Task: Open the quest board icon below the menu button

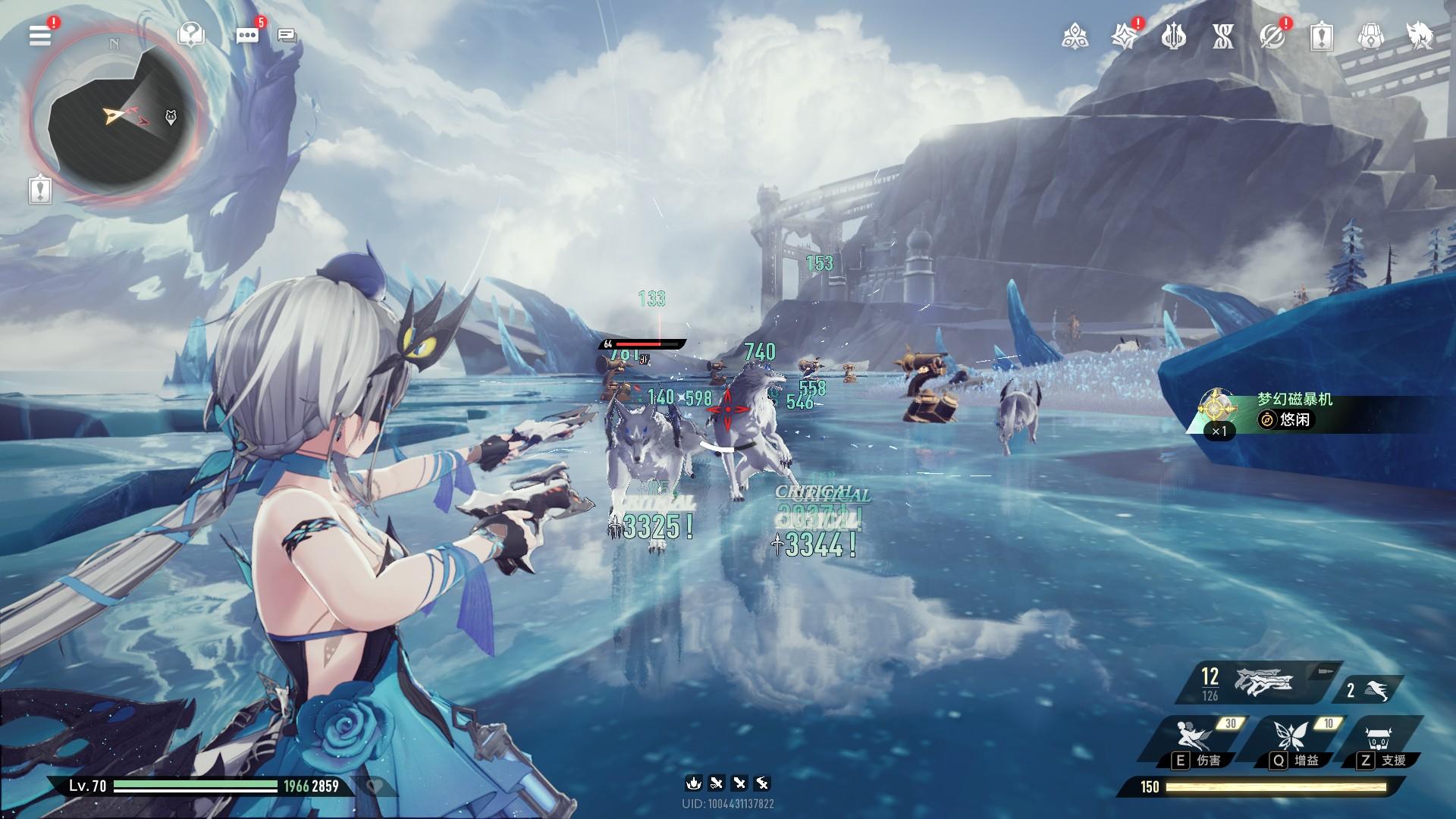Action: pyautogui.click(x=39, y=190)
